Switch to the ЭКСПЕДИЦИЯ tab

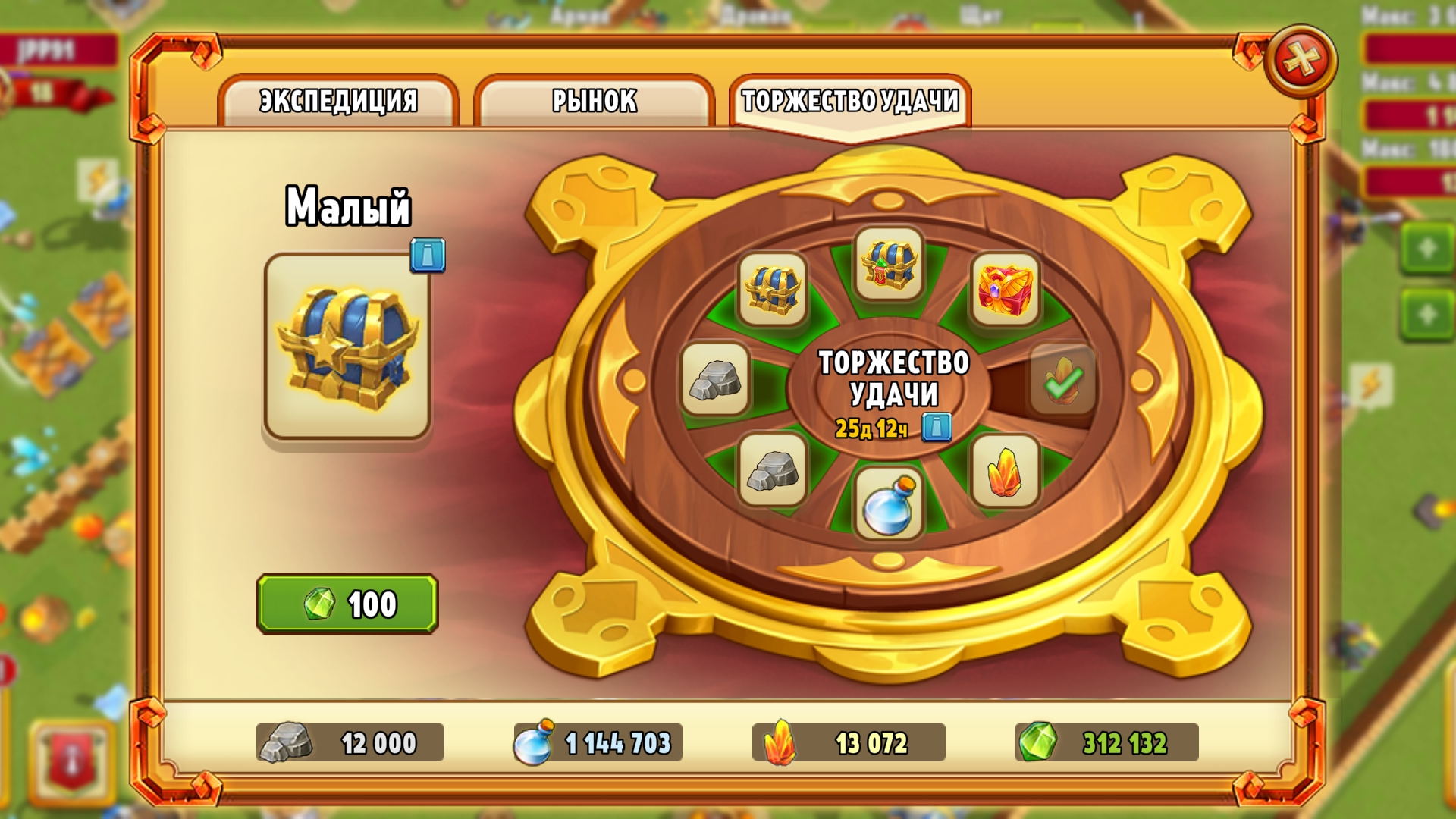pyautogui.click(x=337, y=99)
